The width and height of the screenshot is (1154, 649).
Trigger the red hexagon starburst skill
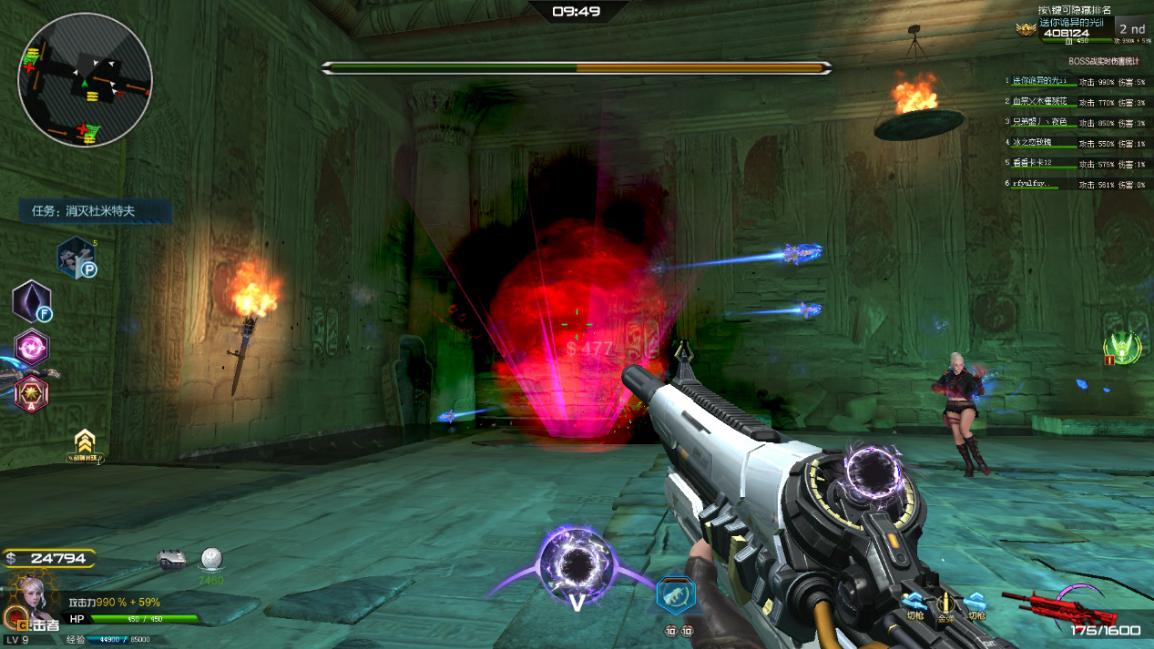[30, 392]
